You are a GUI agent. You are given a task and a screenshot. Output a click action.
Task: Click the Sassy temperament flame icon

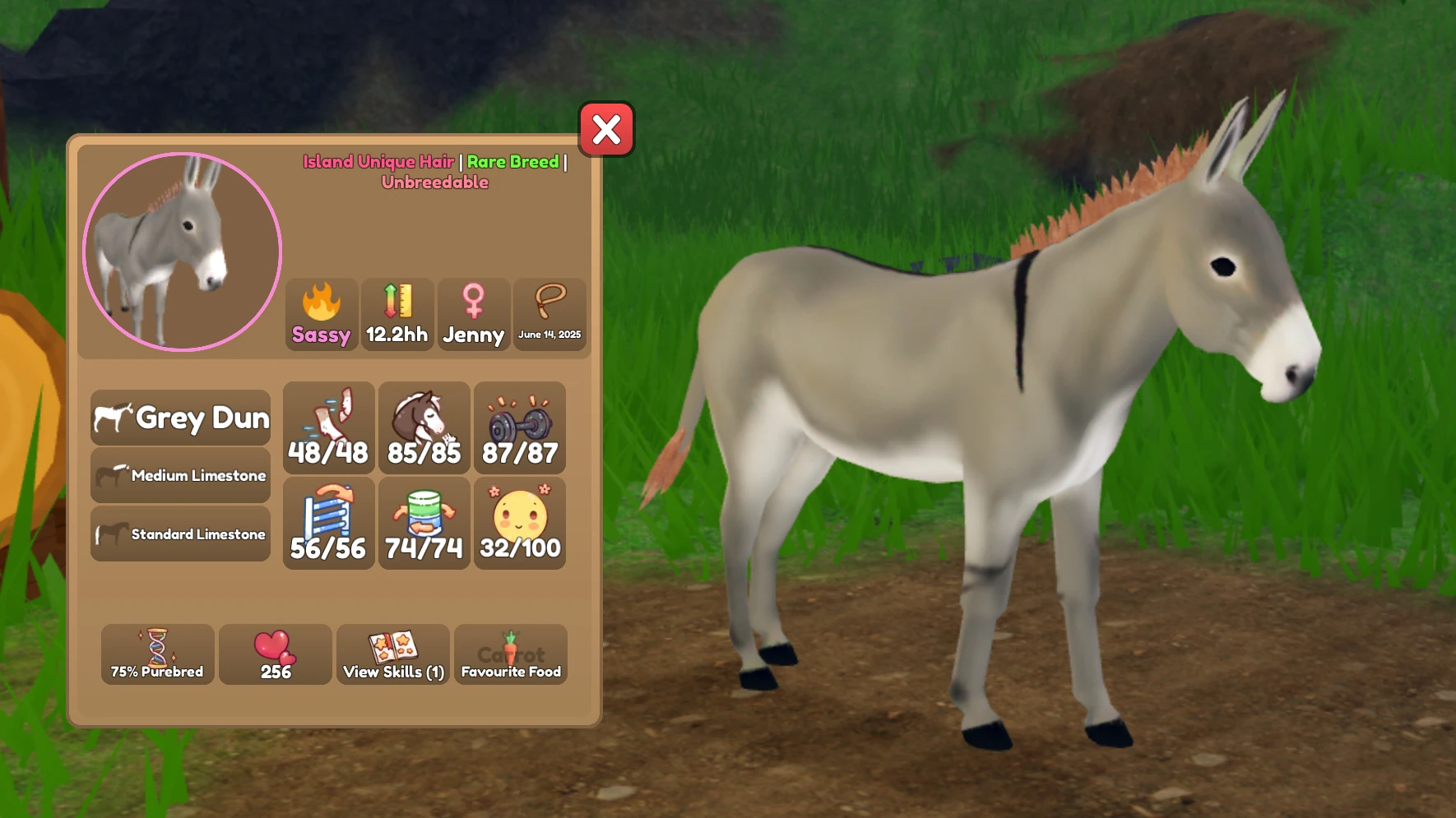(321, 312)
